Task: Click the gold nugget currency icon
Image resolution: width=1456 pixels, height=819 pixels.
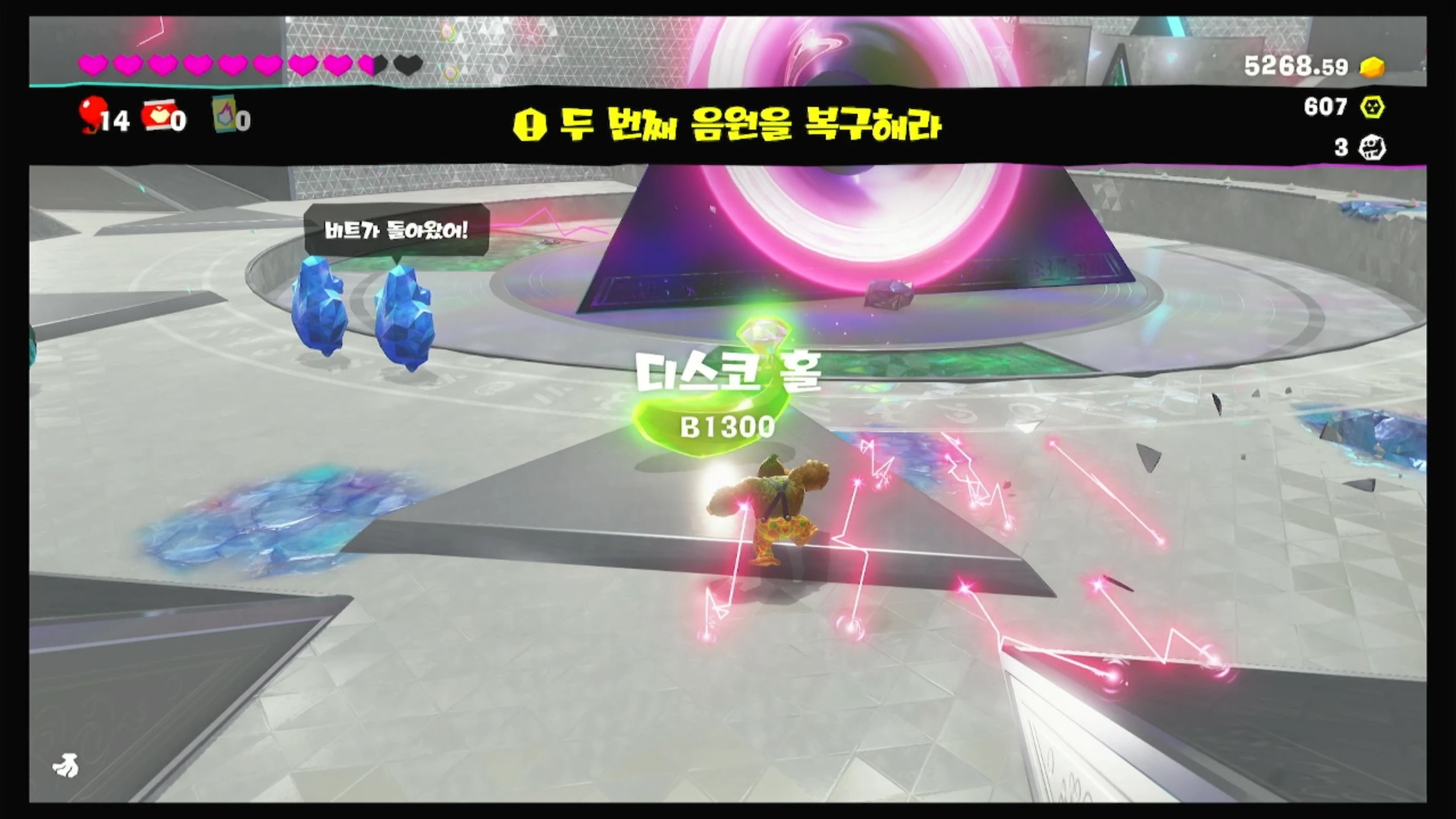Action: (1372, 67)
